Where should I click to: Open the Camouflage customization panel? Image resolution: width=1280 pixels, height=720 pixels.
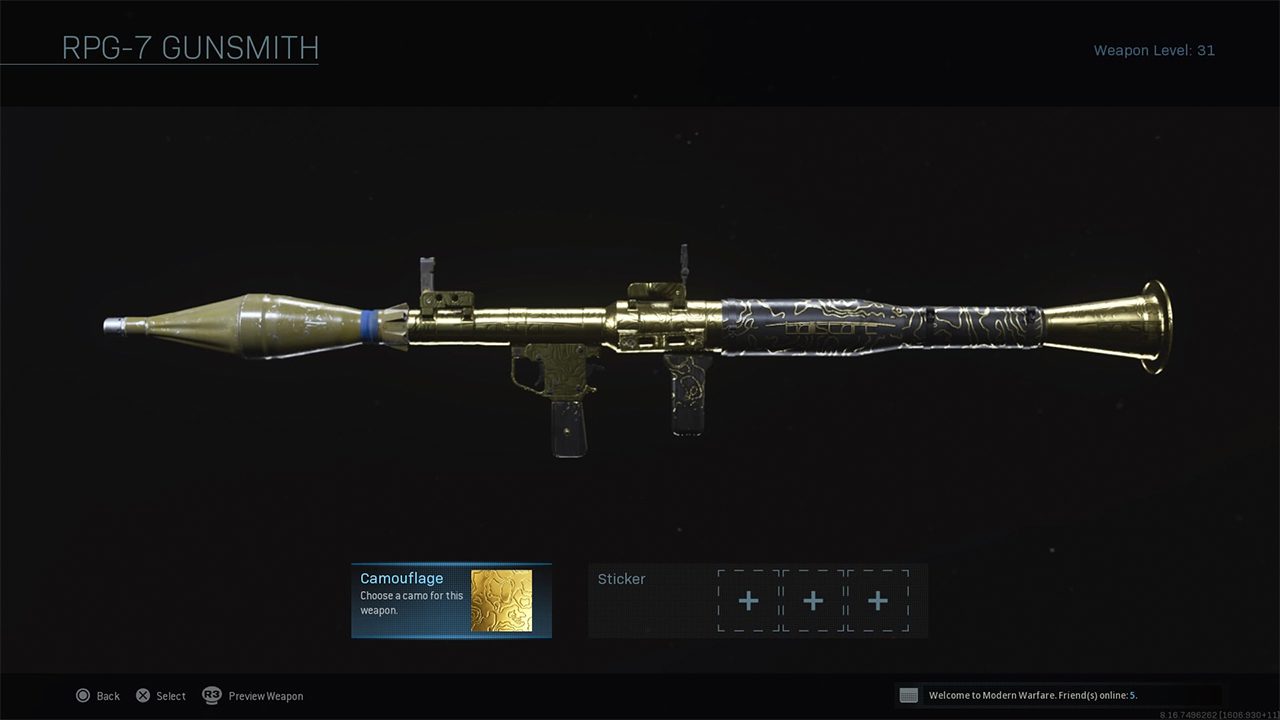pyautogui.click(x=412, y=597)
